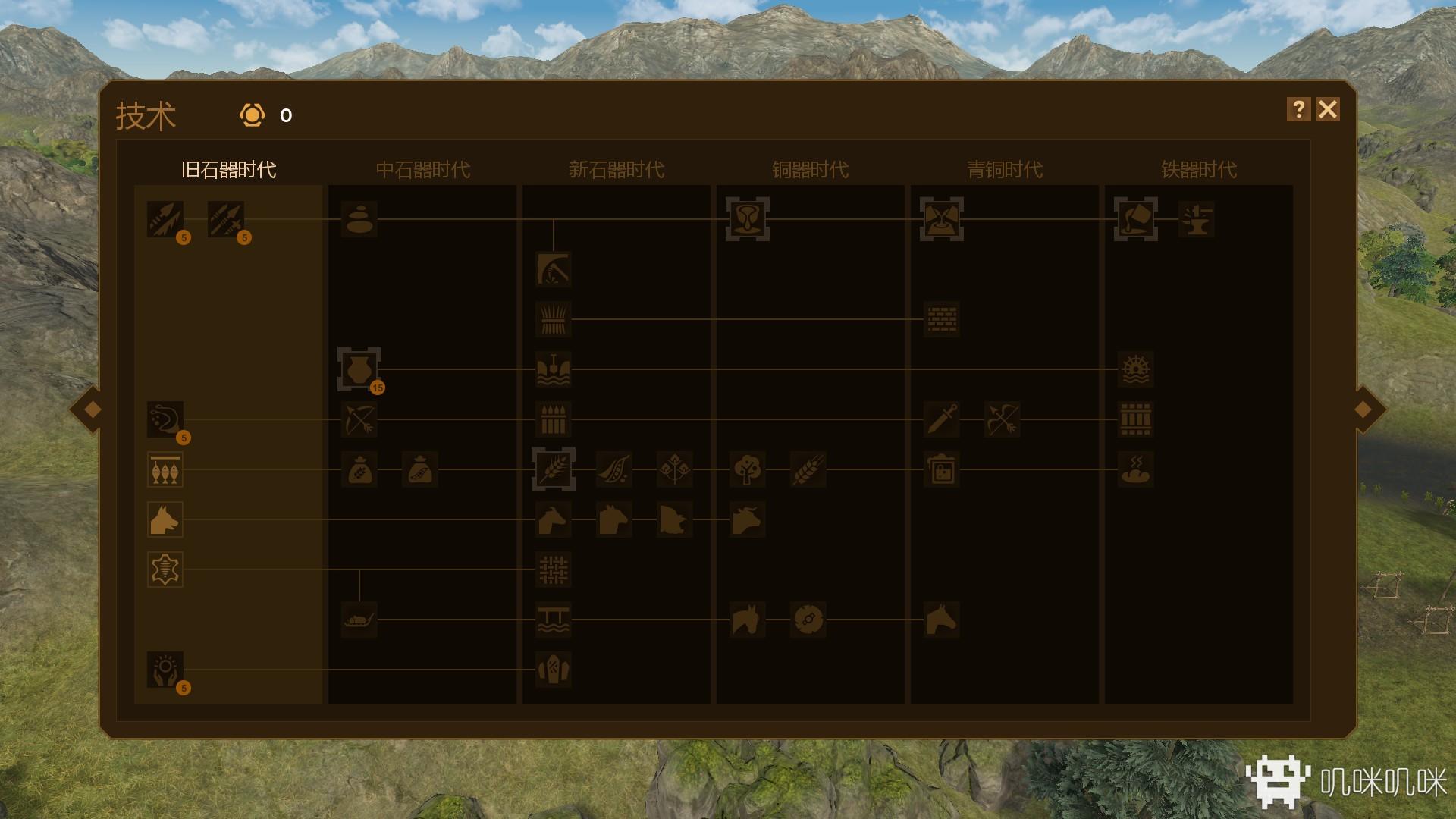This screenshot has width=1456, height=819.
Task: Select the fish drying rack technology
Action: tap(165, 469)
